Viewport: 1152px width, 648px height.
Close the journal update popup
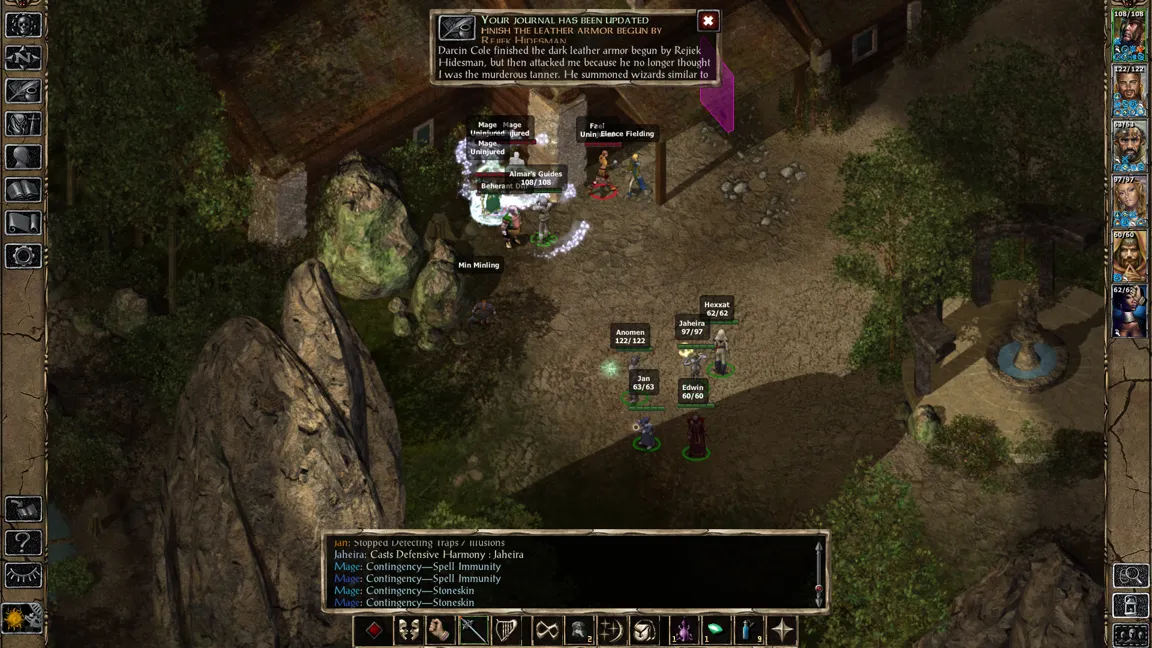(x=708, y=21)
